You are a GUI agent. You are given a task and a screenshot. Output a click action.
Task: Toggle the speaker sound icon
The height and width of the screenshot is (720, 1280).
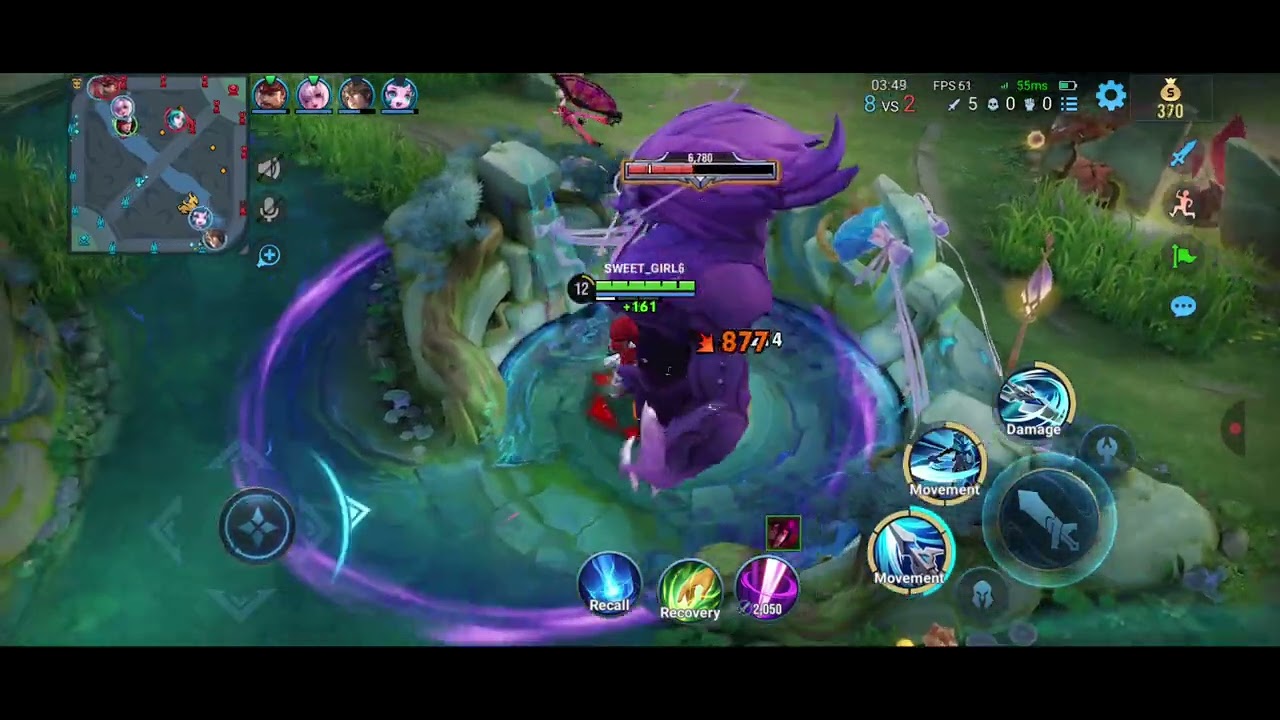[268, 169]
